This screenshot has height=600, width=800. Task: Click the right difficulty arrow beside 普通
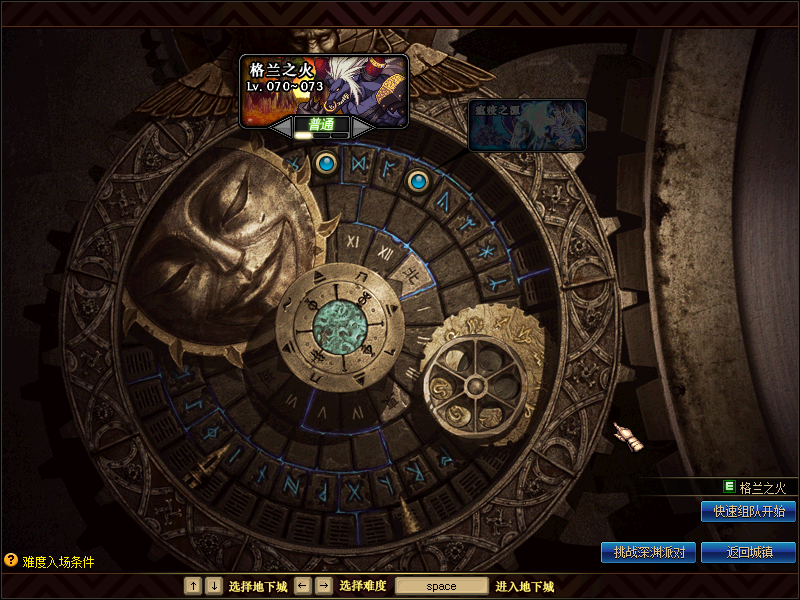pos(363,127)
